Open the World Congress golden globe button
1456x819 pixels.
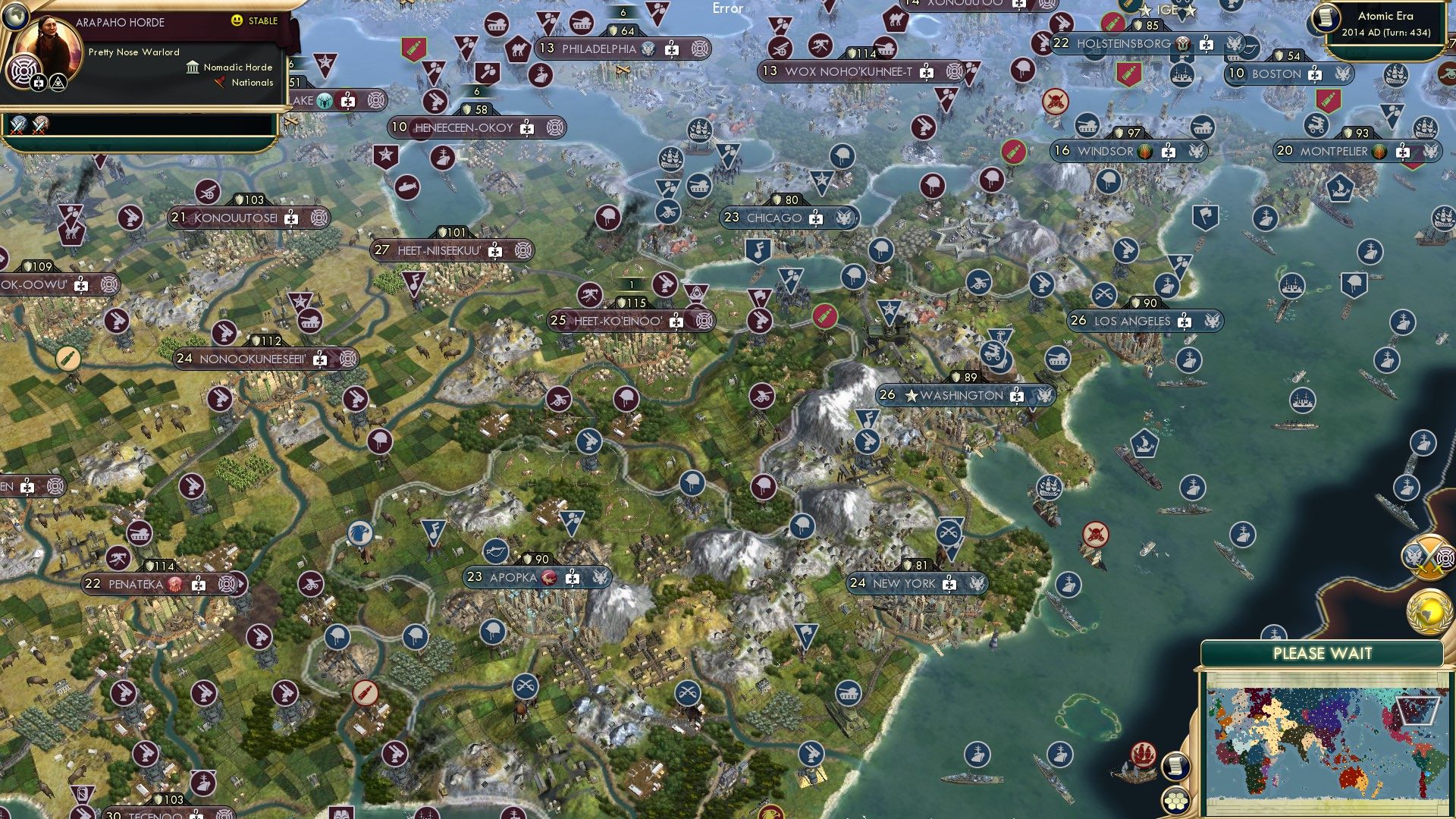1431,610
